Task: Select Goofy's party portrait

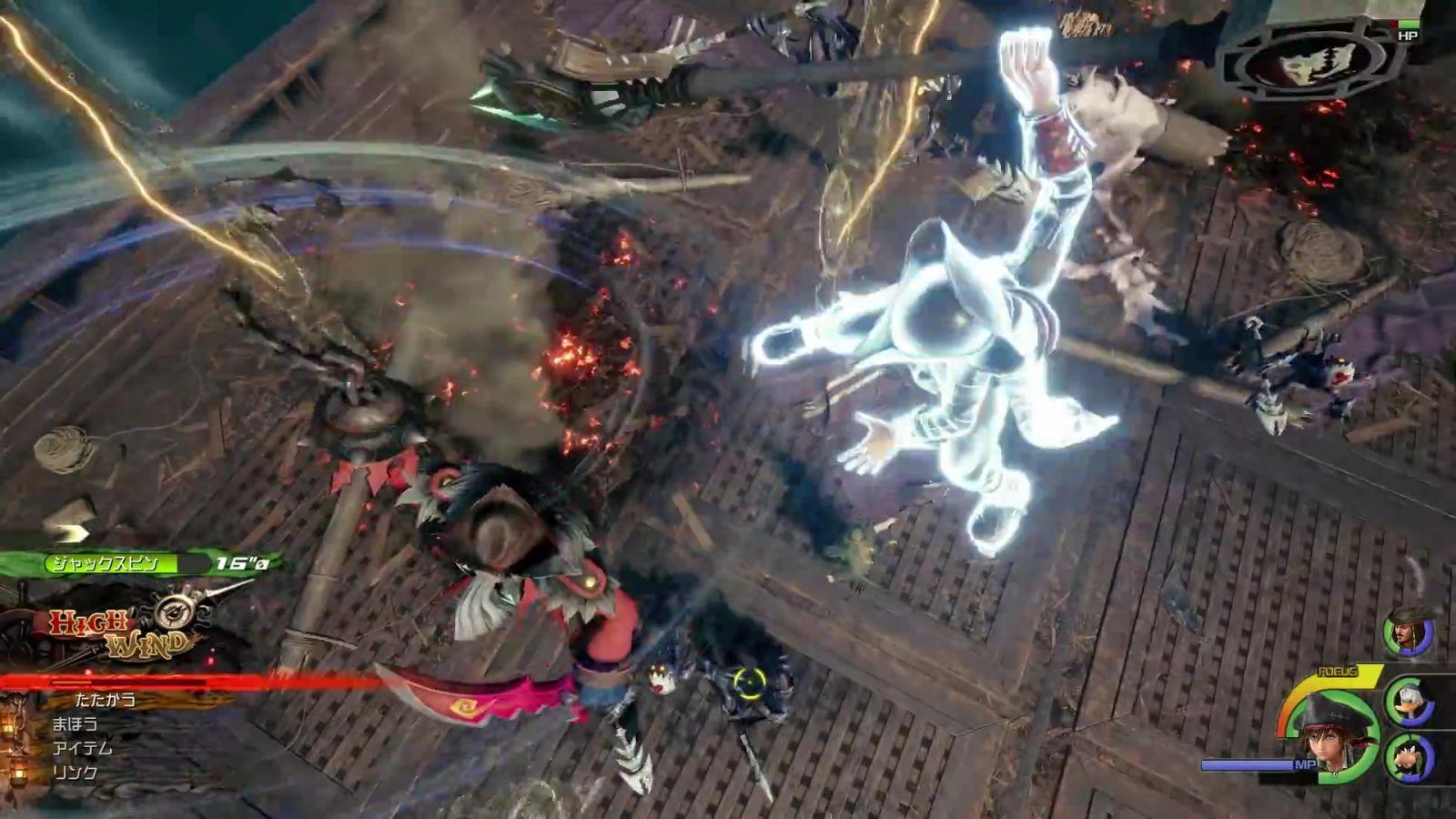Action: tap(1410, 756)
